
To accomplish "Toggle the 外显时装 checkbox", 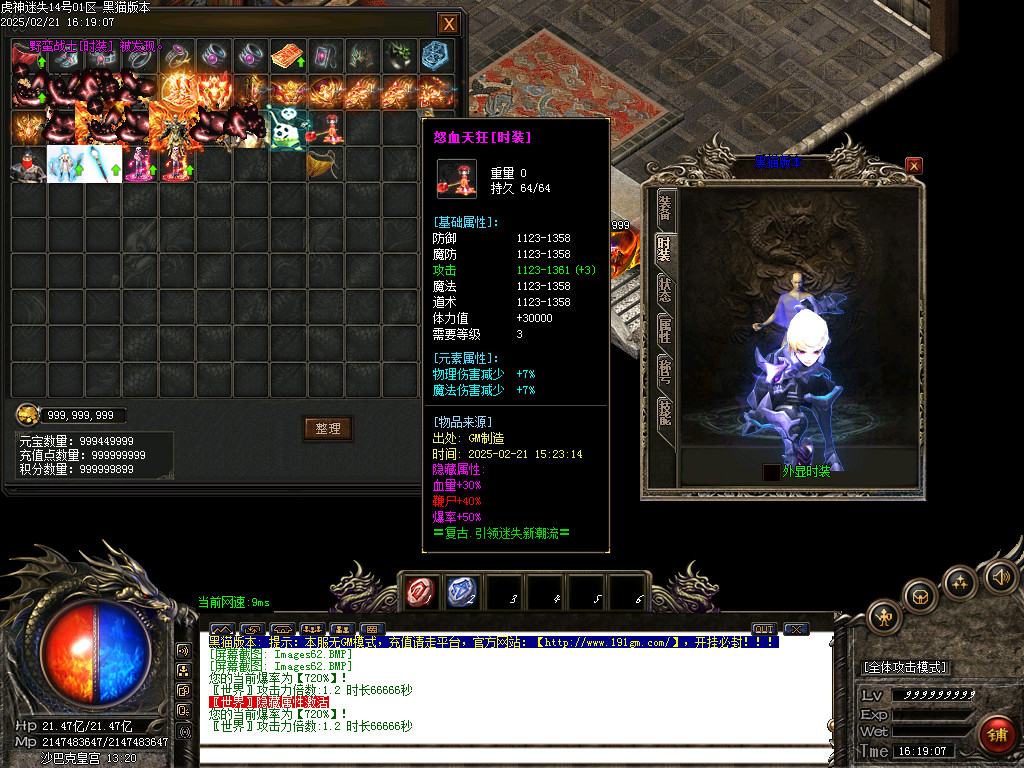I will (771, 472).
